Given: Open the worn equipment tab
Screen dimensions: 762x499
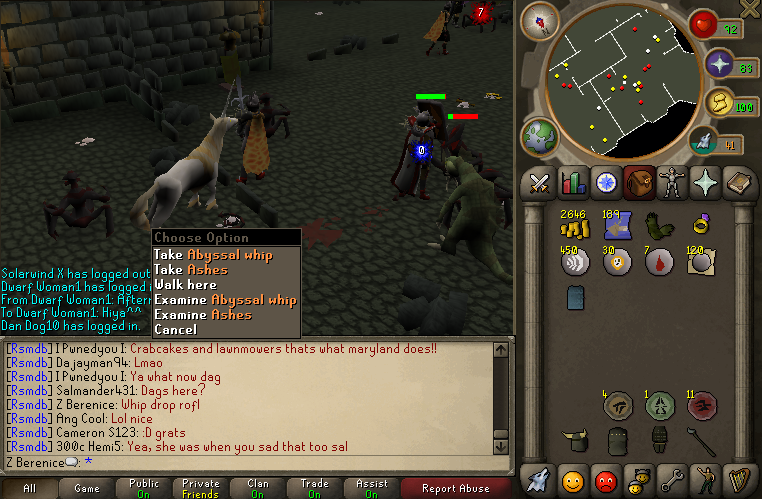Looking at the screenshot, I should 670,183.
